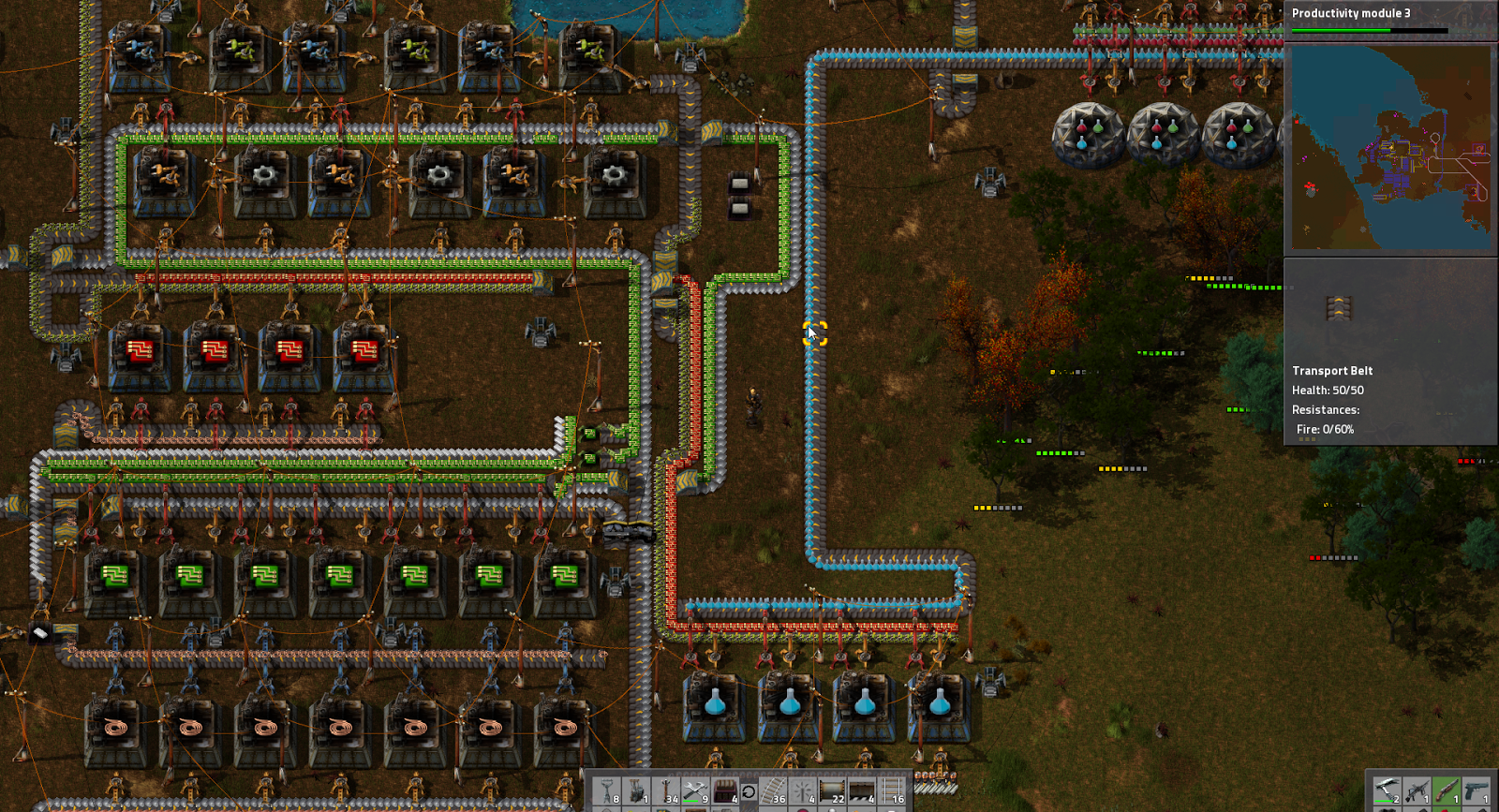Open the minimap in the top right
Viewport: 1499px width, 812px height.
pyautogui.click(x=1390, y=150)
